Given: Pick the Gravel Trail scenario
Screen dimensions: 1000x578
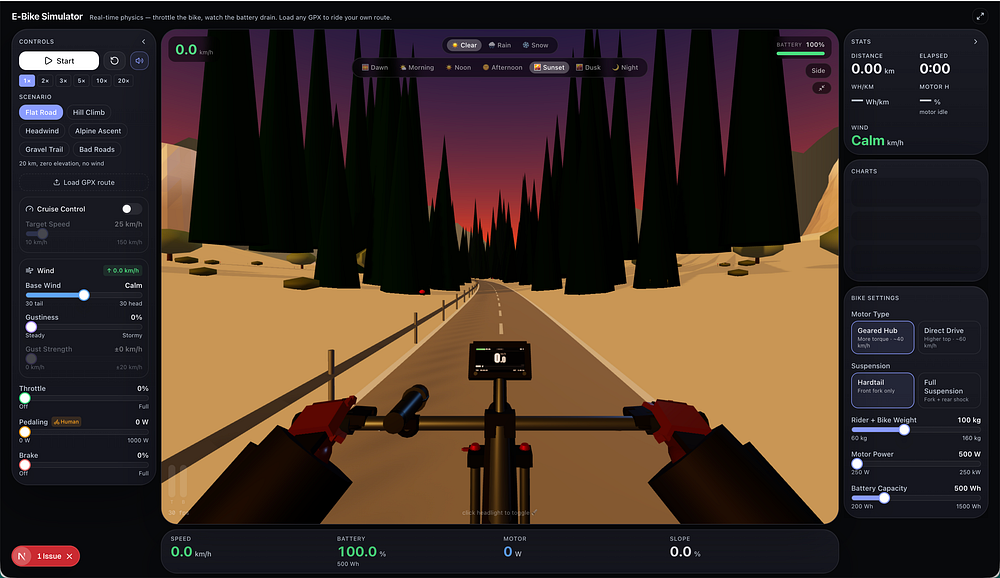Looking at the screenshot, I should pos(44,149).
